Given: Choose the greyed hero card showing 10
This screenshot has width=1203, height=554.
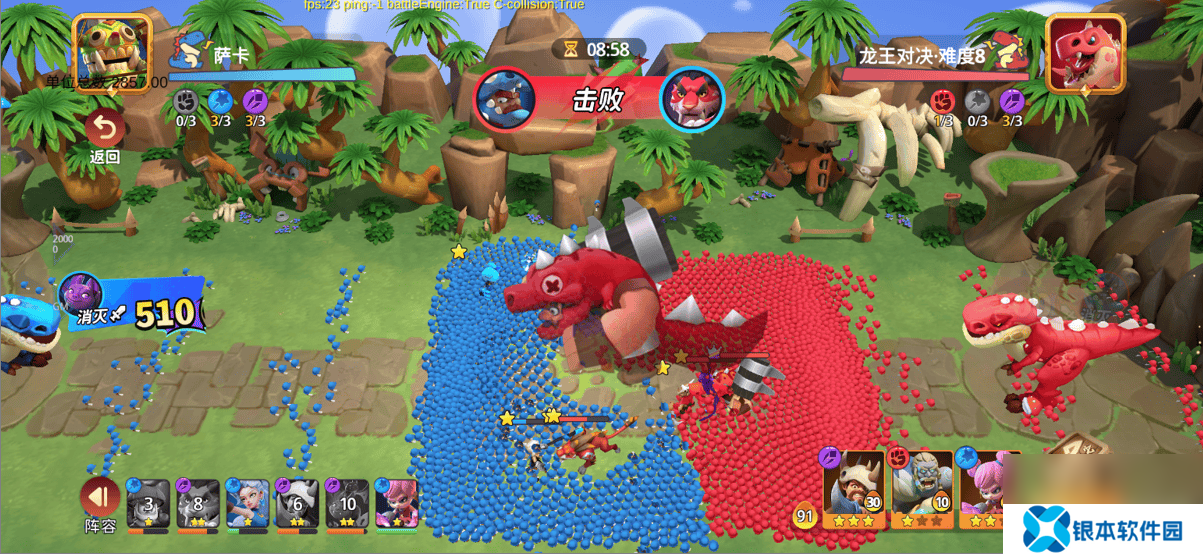Looking at the screenshot, I should click(x=347, y=503).
